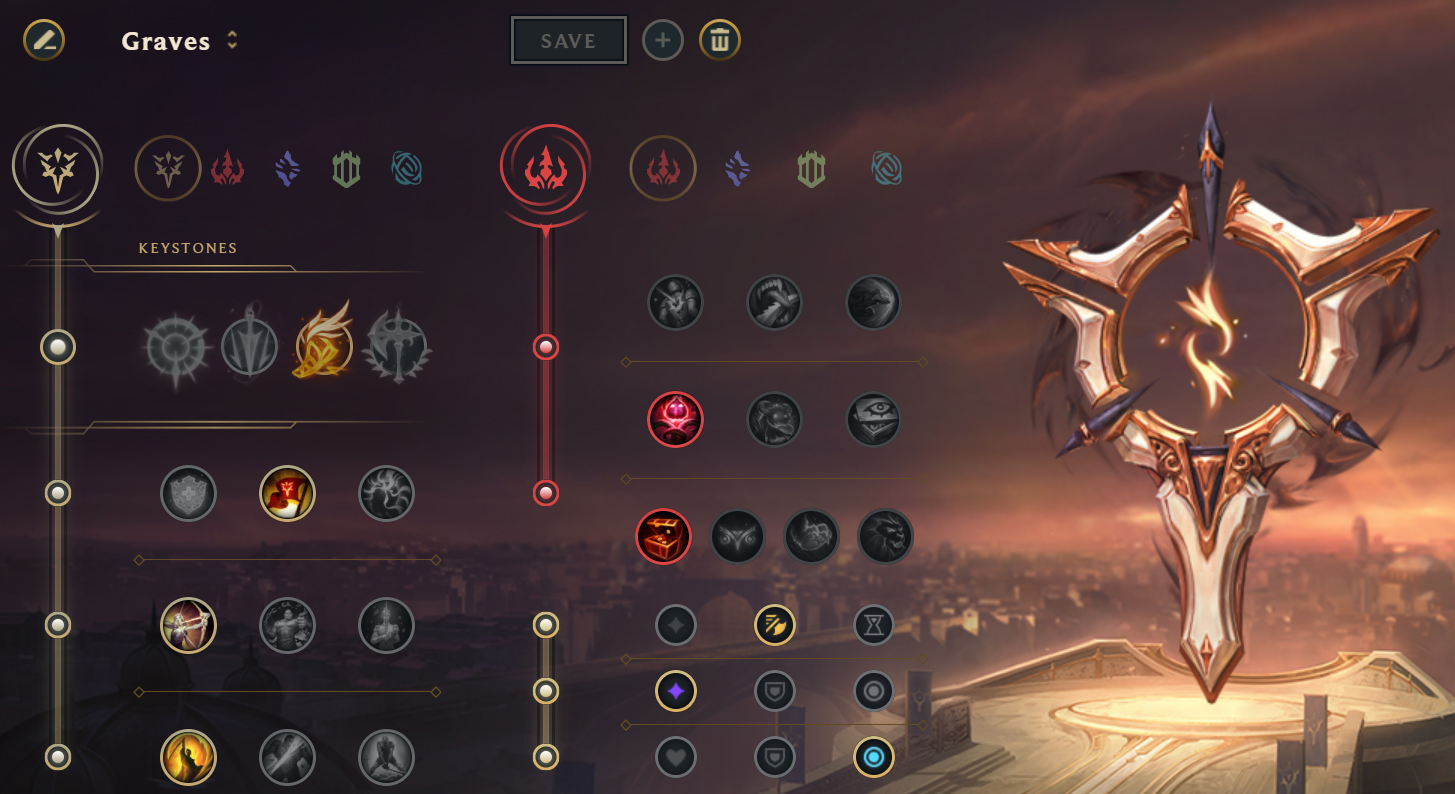Create a new rune page with plus button
Viewport: 1455px width, 794px height.
click(662, 41)
